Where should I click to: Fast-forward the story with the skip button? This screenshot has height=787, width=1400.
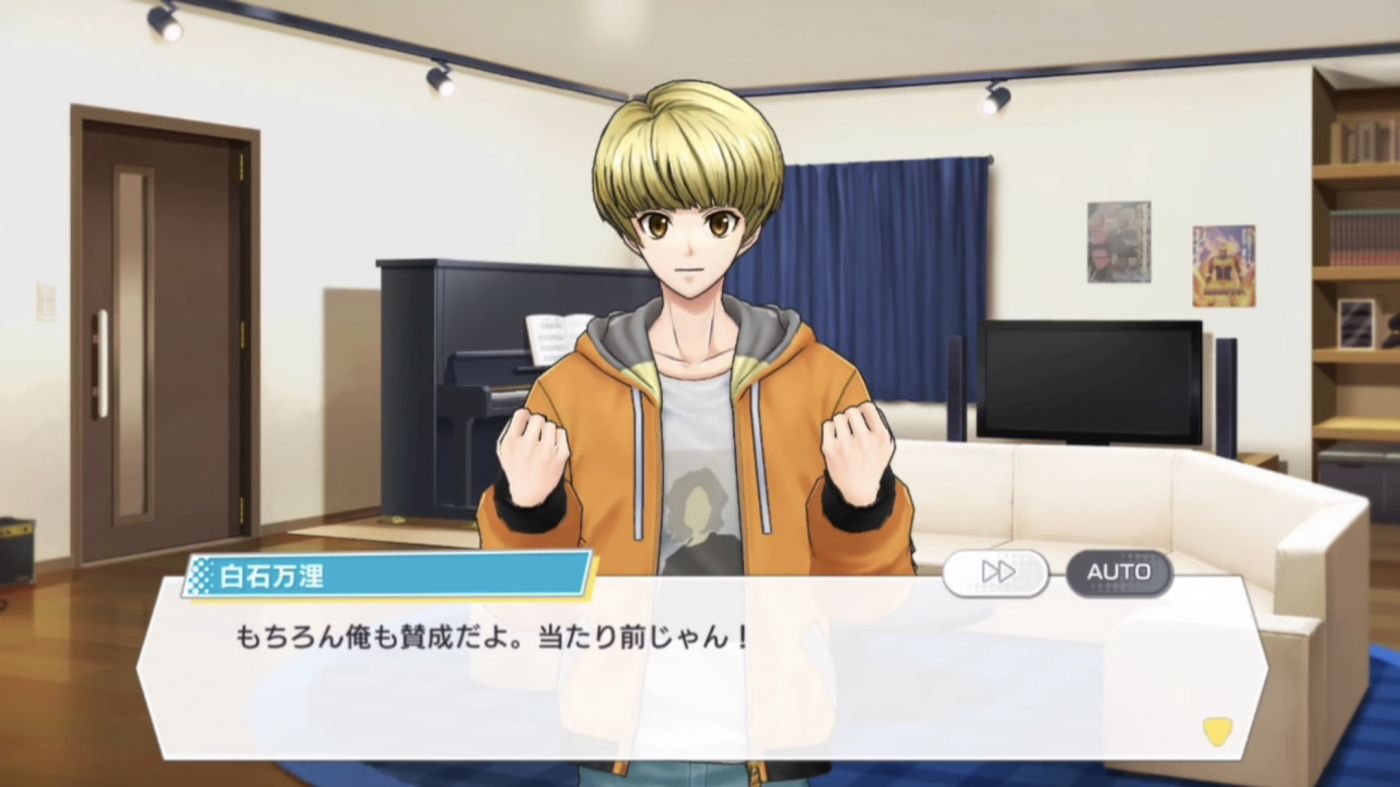pyautogui.click(x=996, y=572)
